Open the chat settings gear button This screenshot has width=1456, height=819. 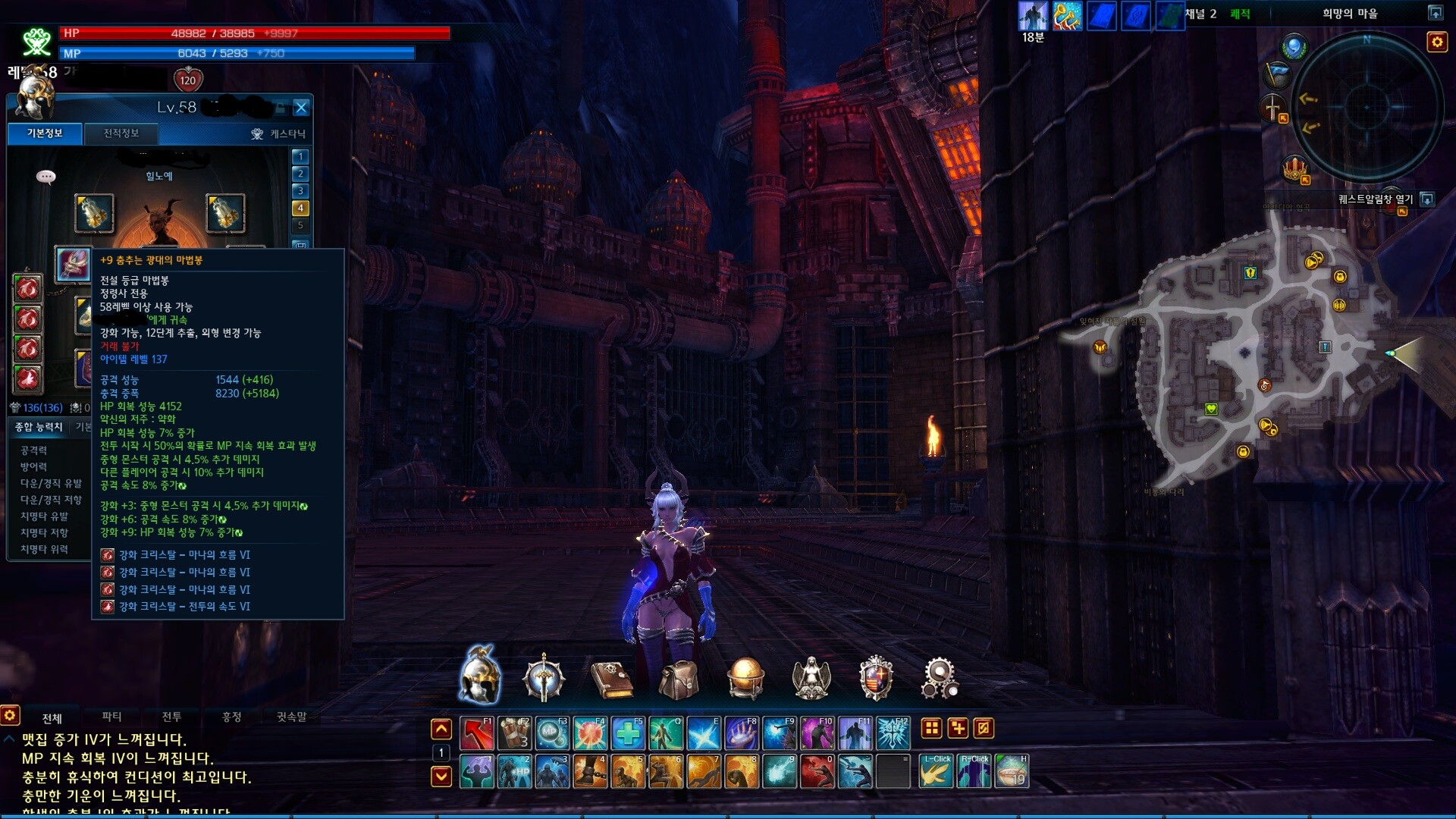10,715
